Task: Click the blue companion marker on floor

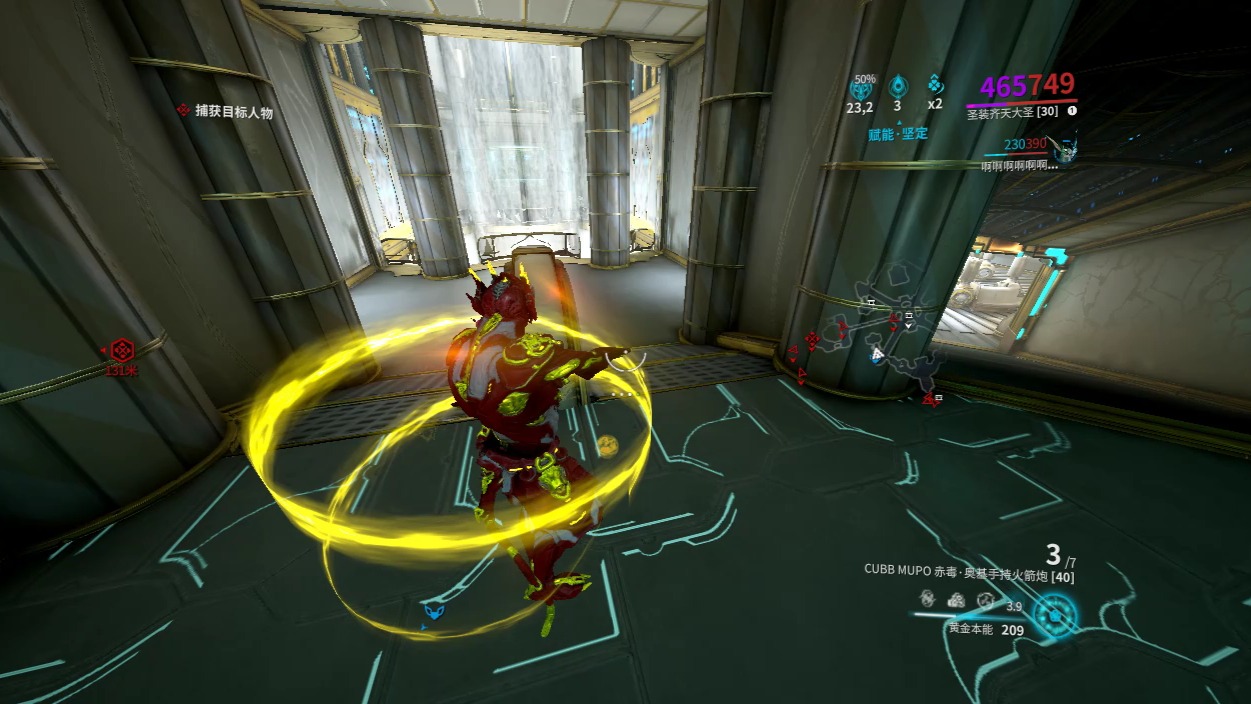Action: pos(434,609)
